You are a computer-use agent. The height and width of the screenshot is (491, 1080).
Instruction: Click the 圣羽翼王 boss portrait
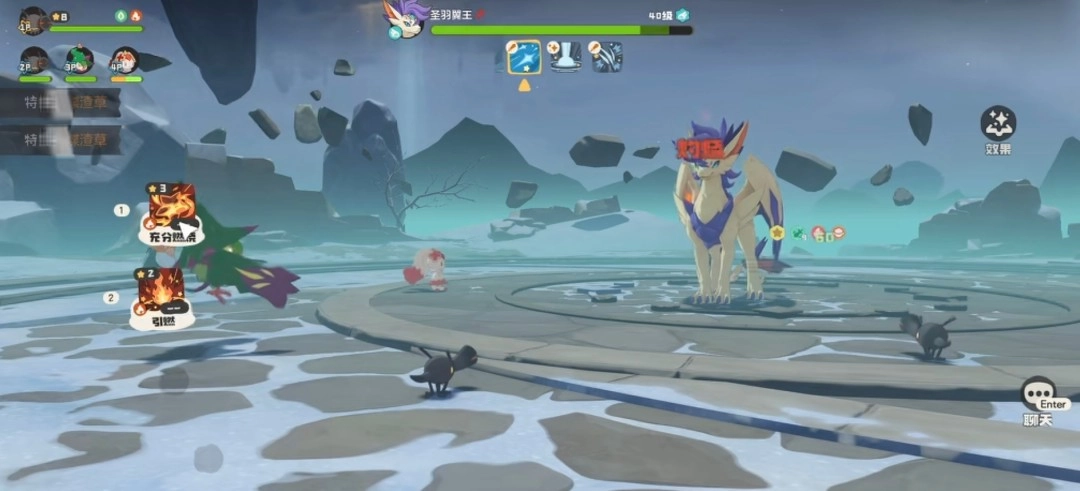(x=405, y=18)
